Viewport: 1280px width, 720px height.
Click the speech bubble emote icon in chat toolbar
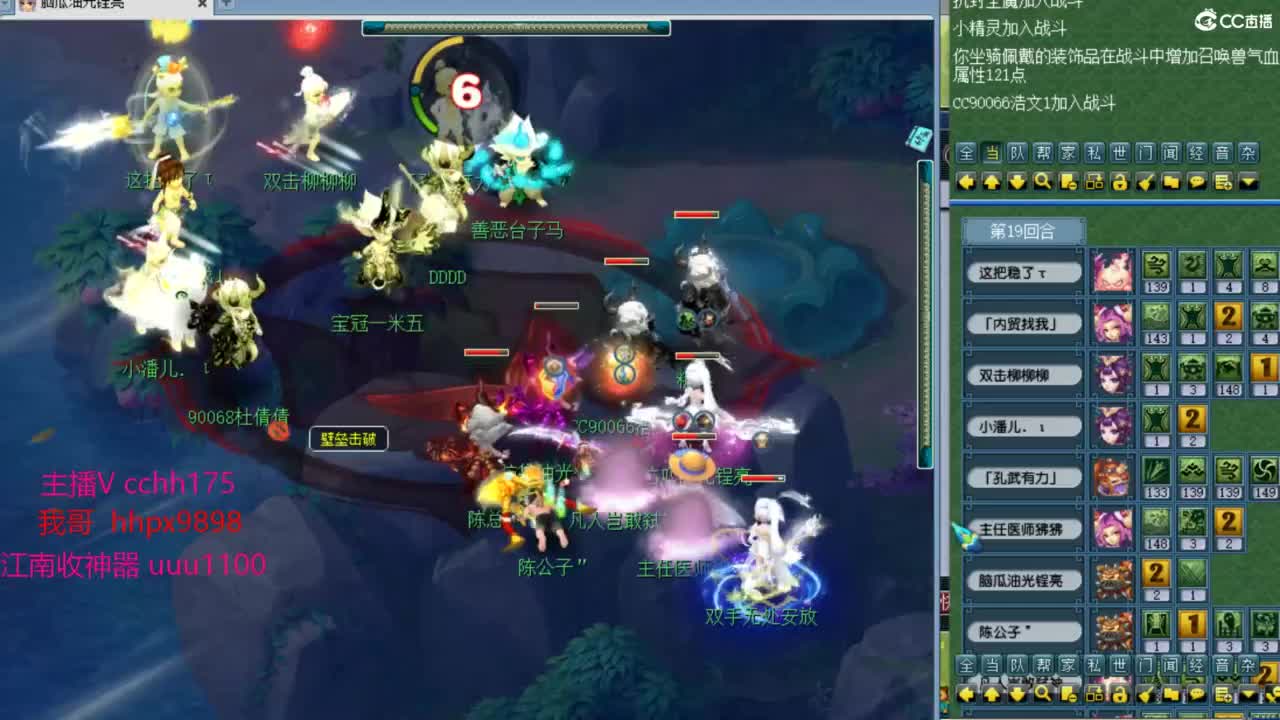pos(1199,183)
